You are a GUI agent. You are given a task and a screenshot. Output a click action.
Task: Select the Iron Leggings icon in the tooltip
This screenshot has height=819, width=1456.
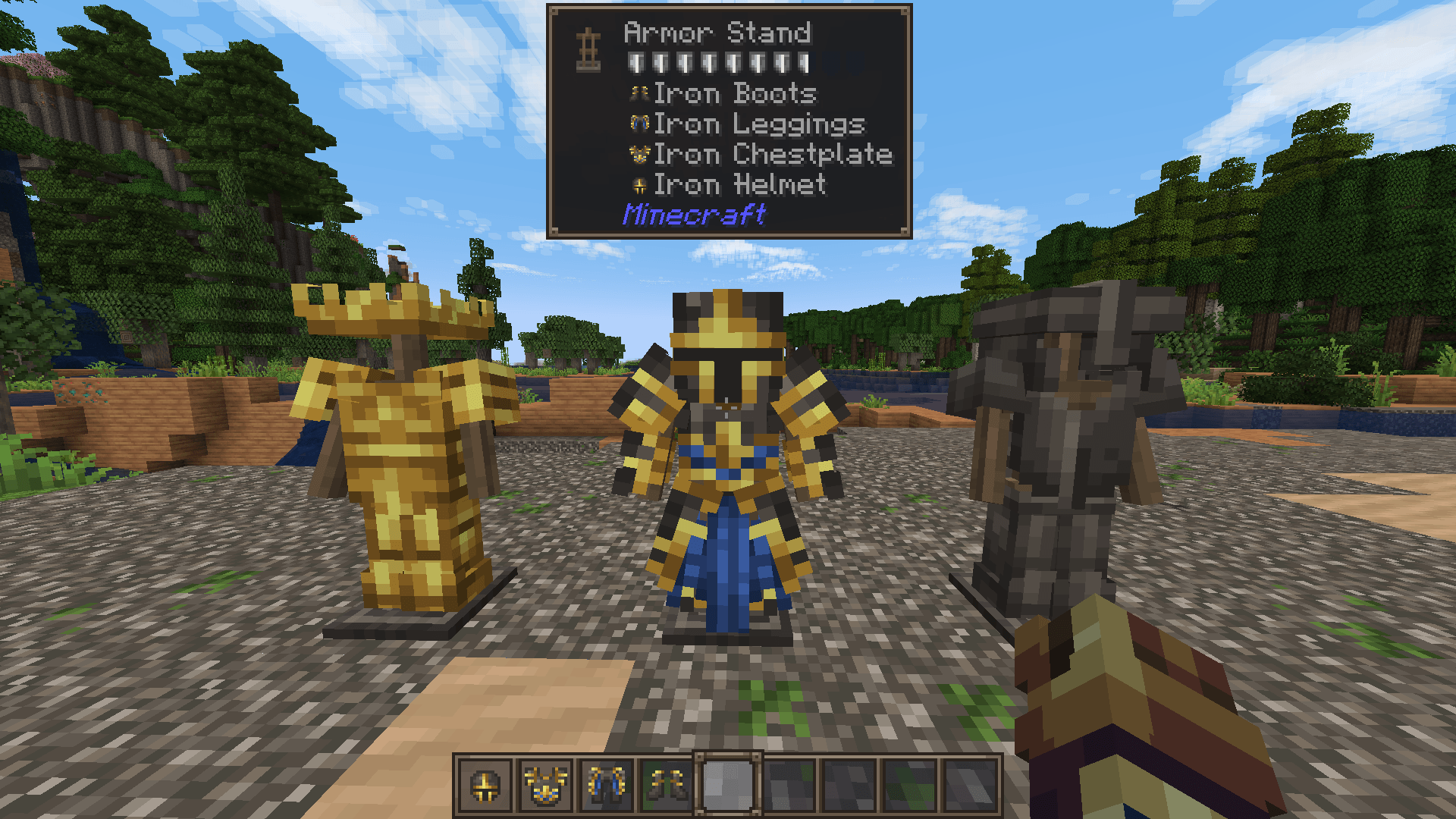coord(639,123)
